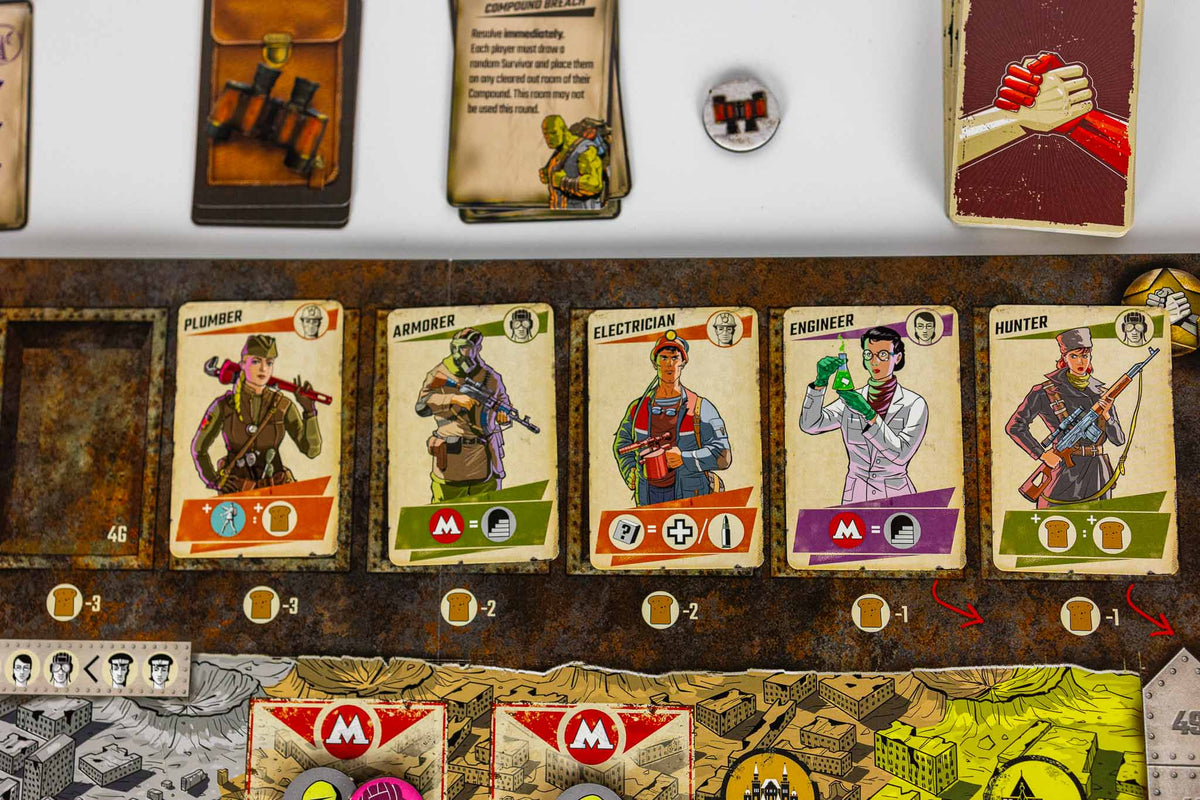Select the Engineer survivor card
This screenshot has height=800, width=1200.
874,438
